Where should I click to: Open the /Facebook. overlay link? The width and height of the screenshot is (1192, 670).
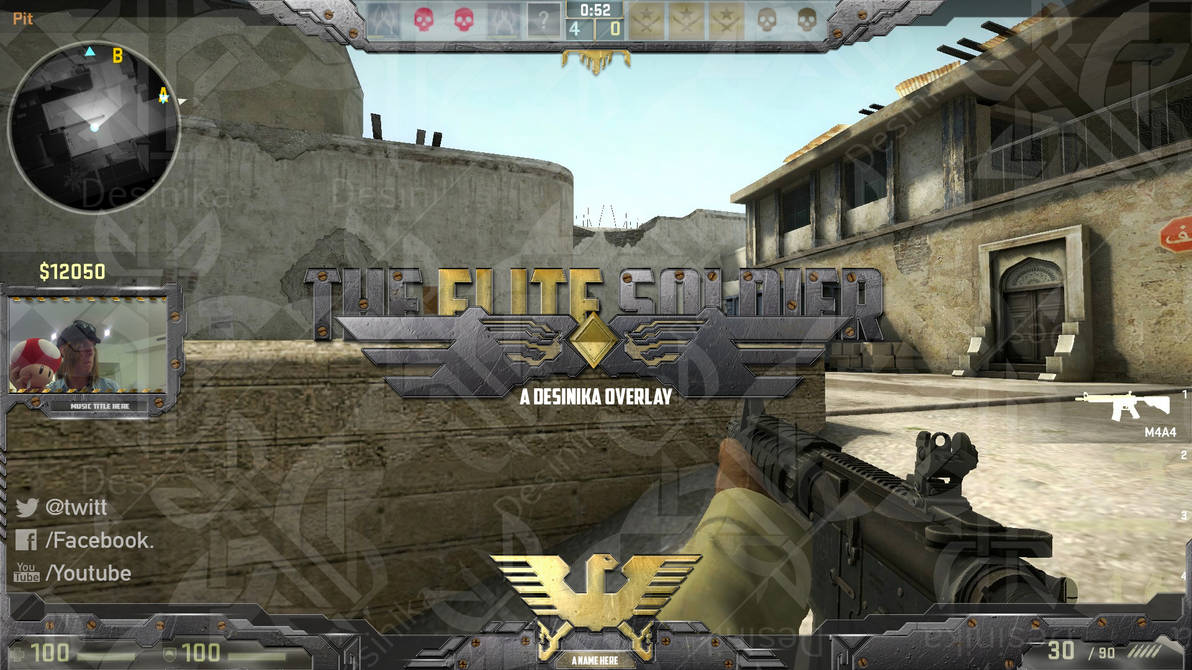(x=99, y=540)
